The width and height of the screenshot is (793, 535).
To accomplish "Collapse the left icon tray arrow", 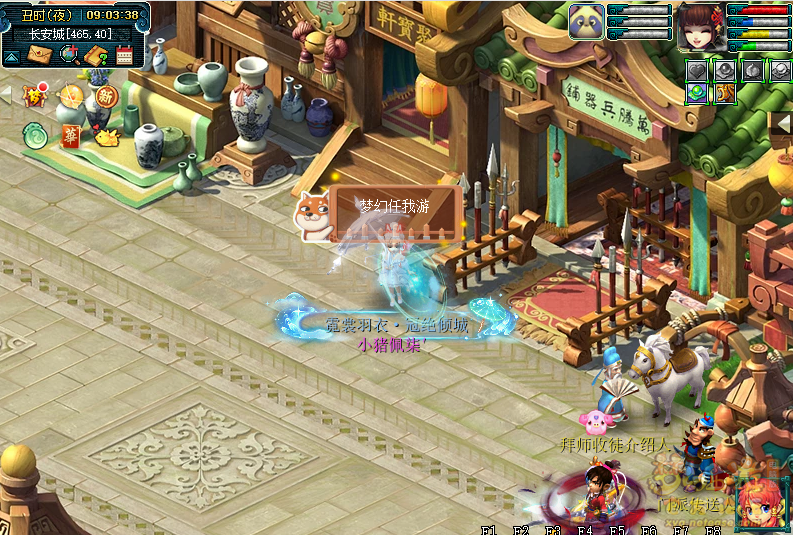I will click(6, 95).
